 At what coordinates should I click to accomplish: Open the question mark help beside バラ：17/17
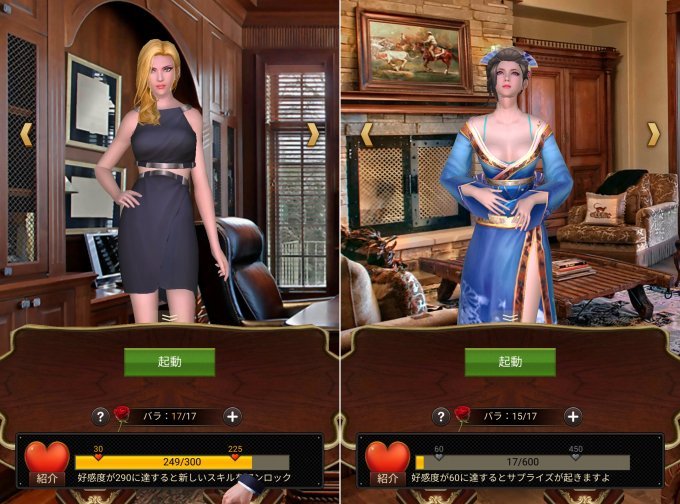pyautogui.click(x=100, y=416)
